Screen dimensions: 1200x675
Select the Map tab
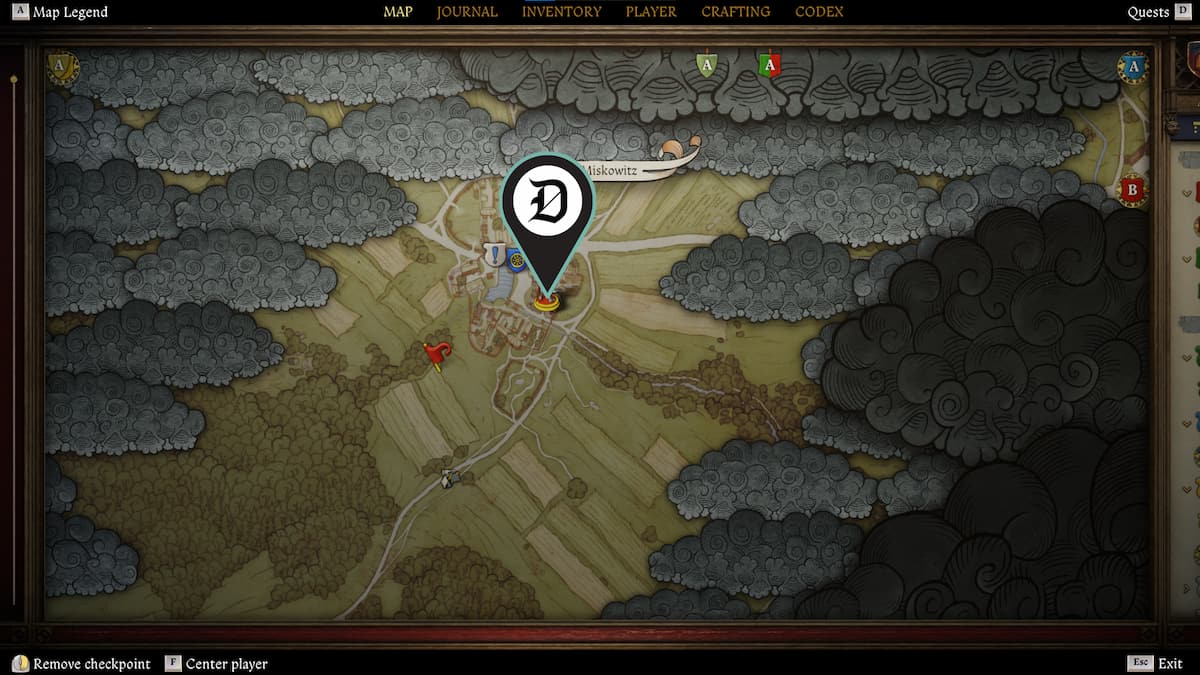click(x=398, y=12)
